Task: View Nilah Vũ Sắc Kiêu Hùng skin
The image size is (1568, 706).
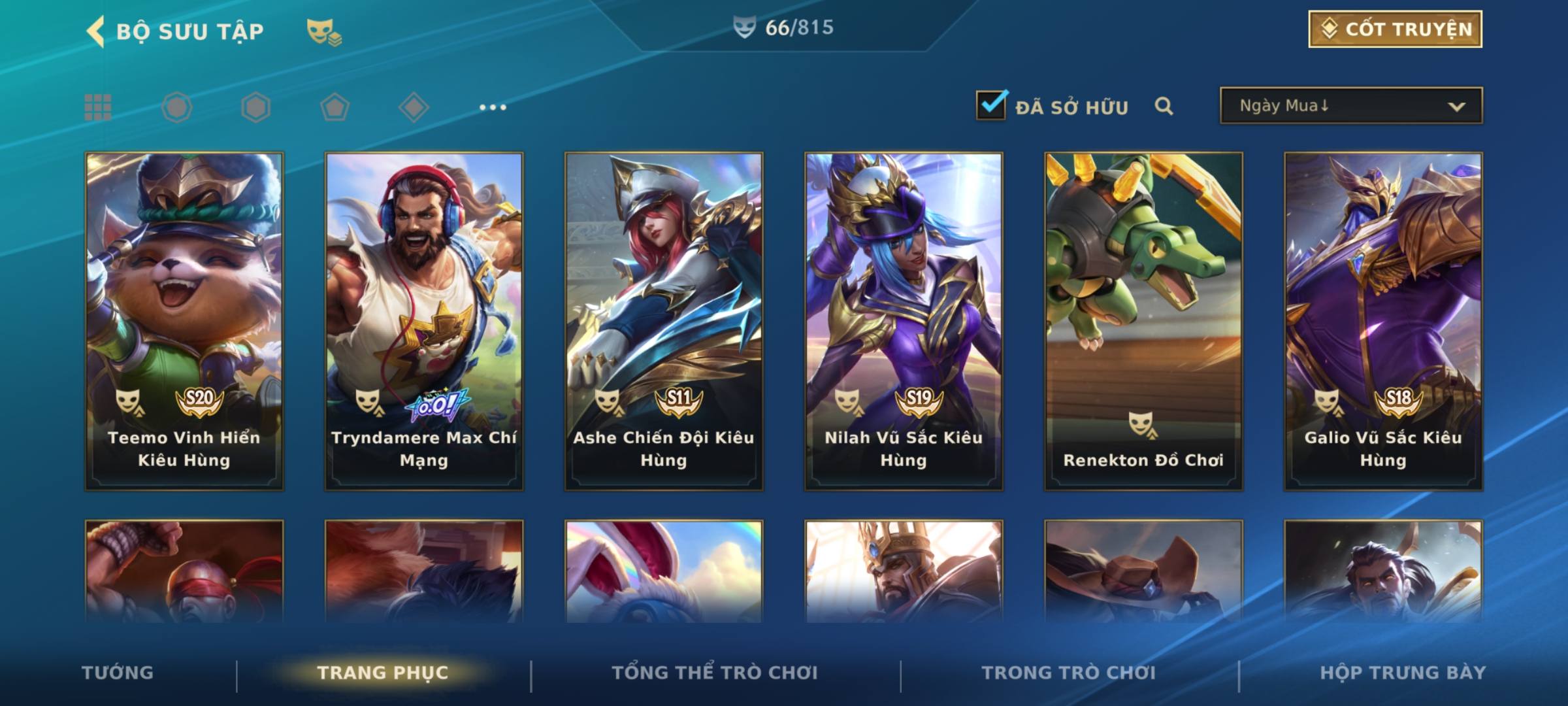Action: 904,321
